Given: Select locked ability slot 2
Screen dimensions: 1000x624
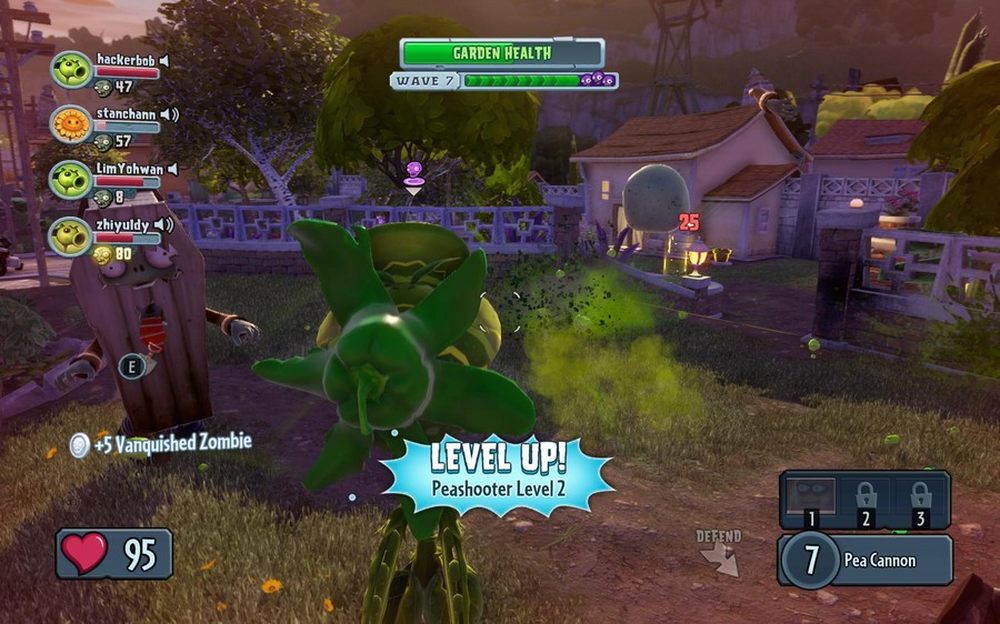Looking at the screenshot, I should tap(865, 498).
